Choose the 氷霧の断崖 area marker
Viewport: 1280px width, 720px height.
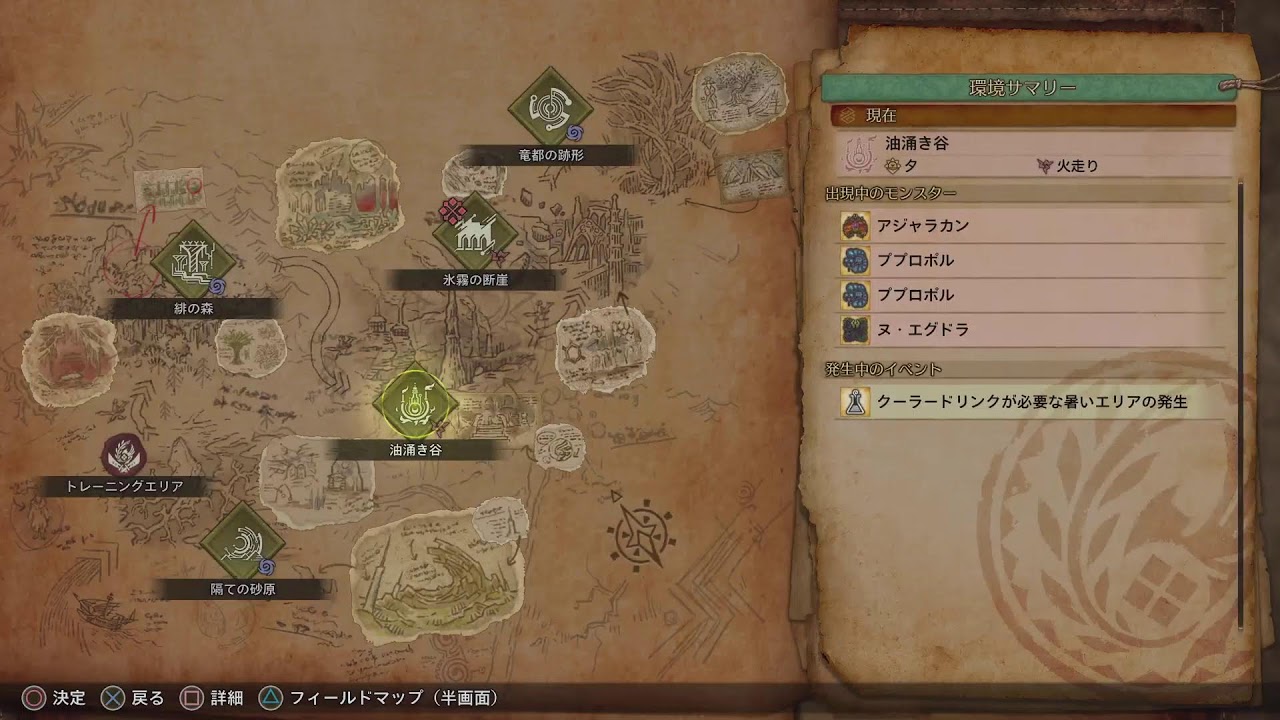tap(475, 234)
